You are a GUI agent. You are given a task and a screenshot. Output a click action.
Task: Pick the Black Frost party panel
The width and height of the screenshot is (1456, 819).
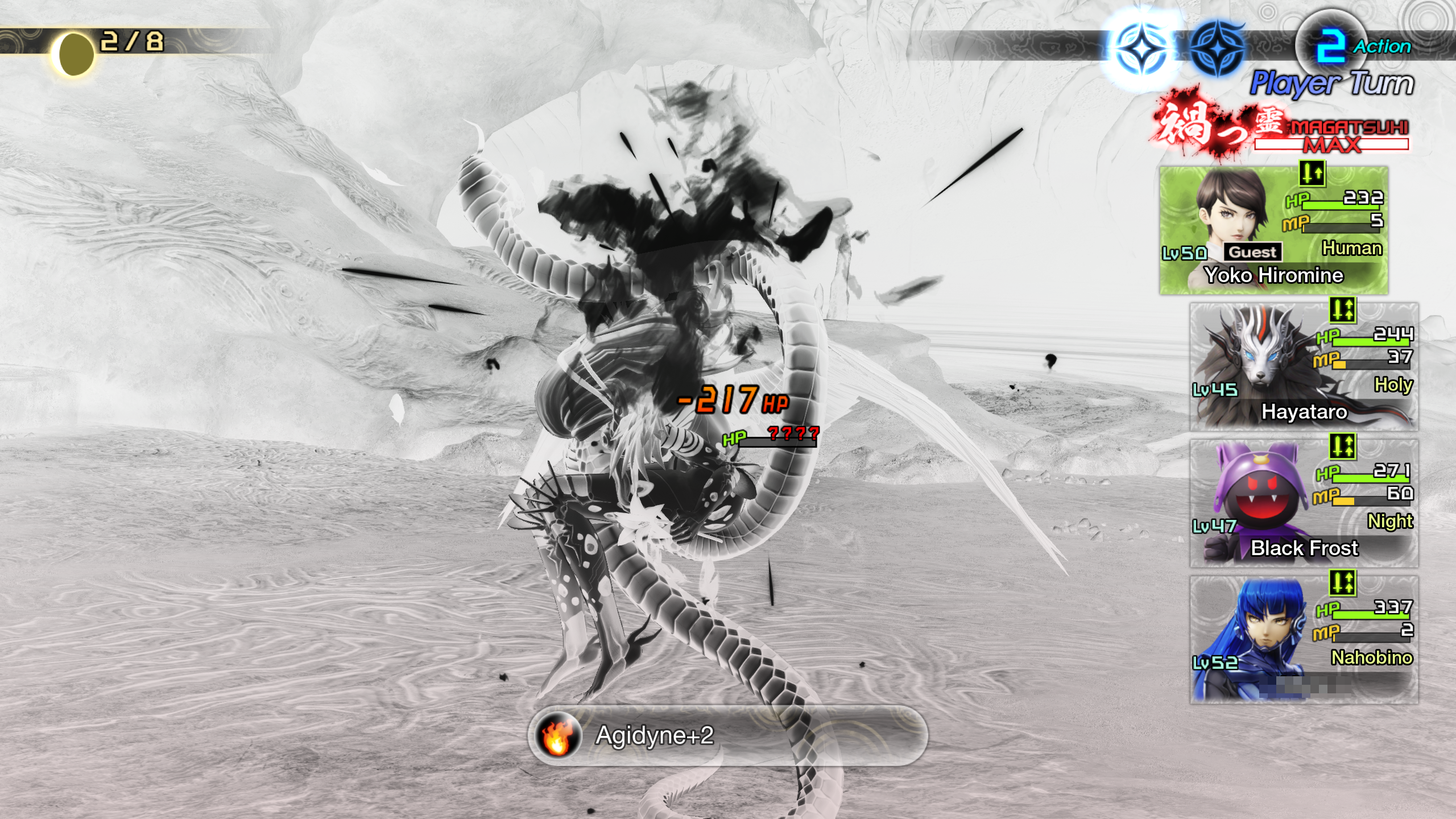[1304, 503]
